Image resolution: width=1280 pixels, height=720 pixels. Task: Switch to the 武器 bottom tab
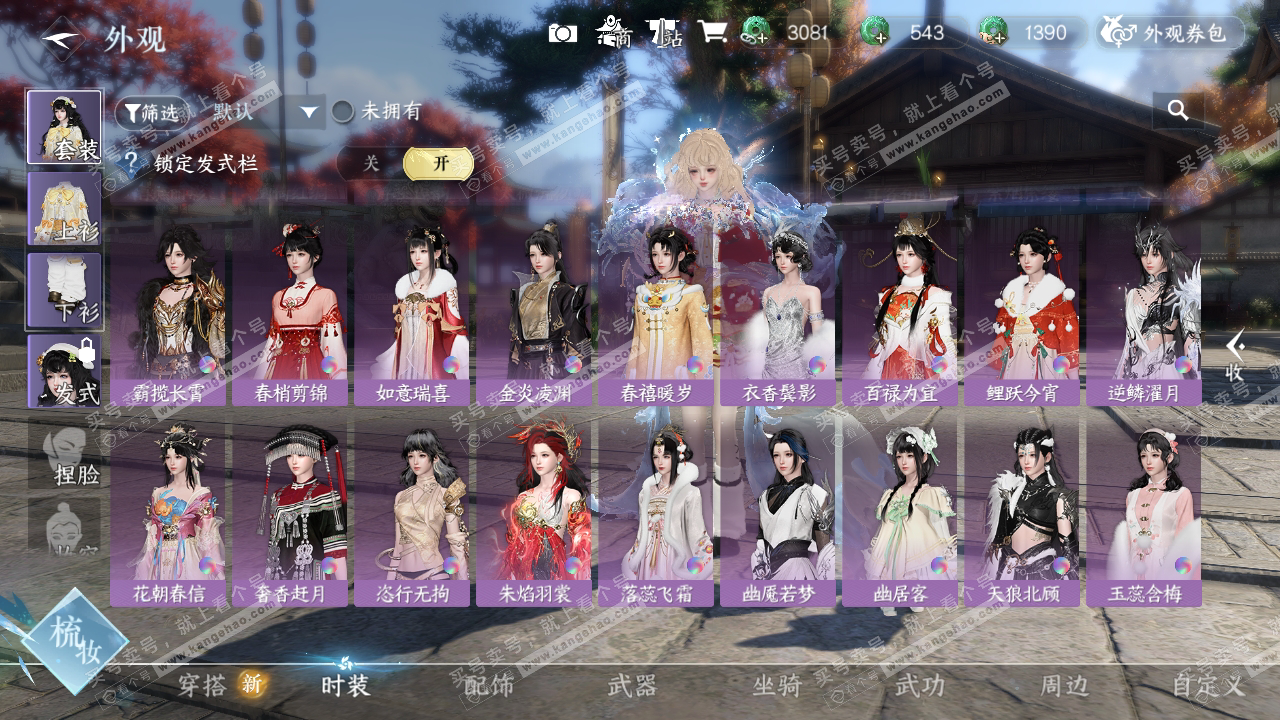pos(632,685)
